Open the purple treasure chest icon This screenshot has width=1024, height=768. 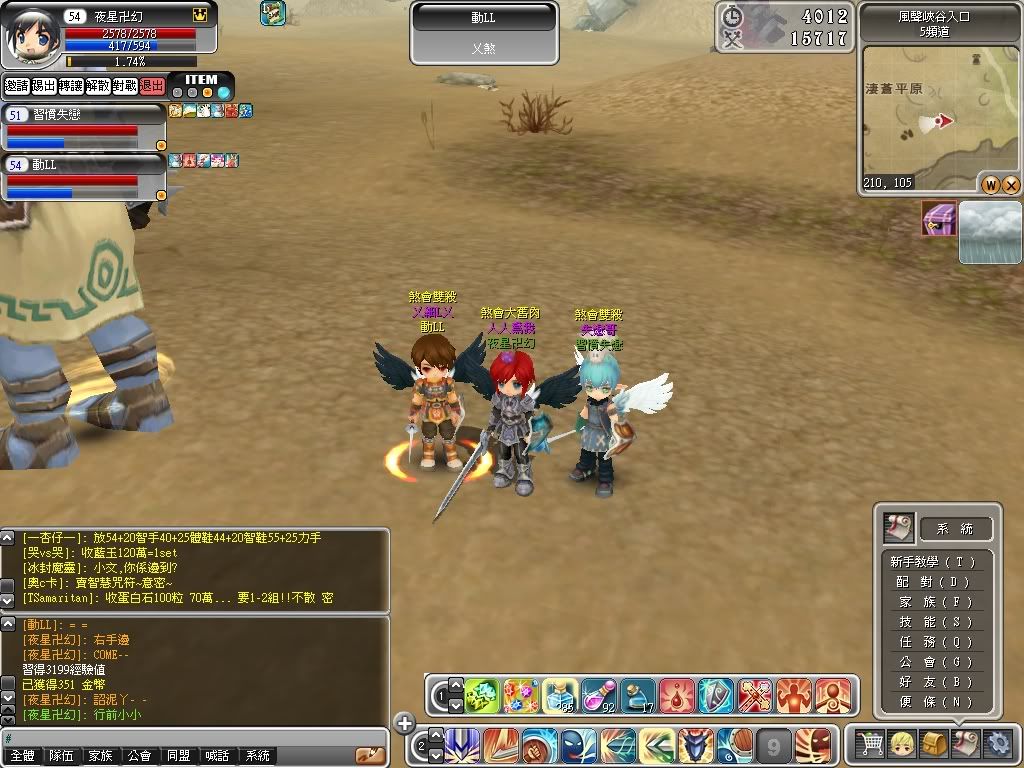[939, 219]
